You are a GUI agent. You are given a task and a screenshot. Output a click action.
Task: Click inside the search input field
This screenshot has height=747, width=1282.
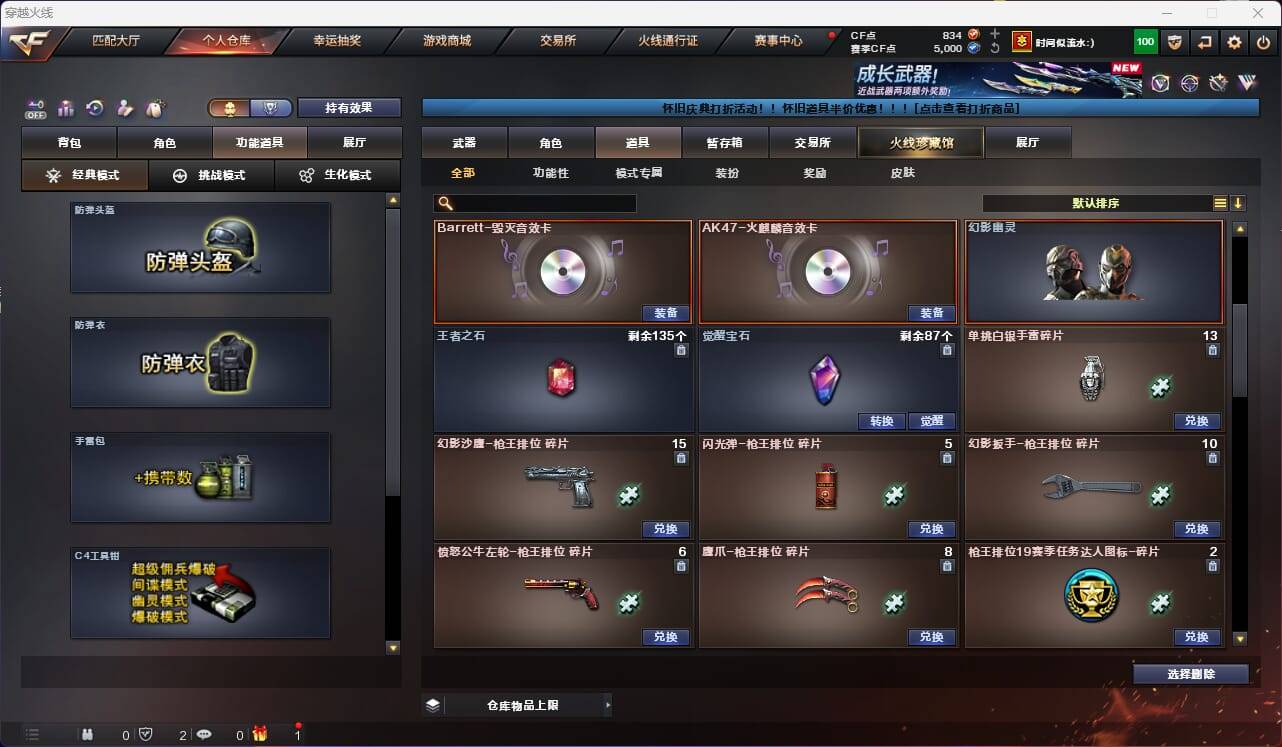545,203
